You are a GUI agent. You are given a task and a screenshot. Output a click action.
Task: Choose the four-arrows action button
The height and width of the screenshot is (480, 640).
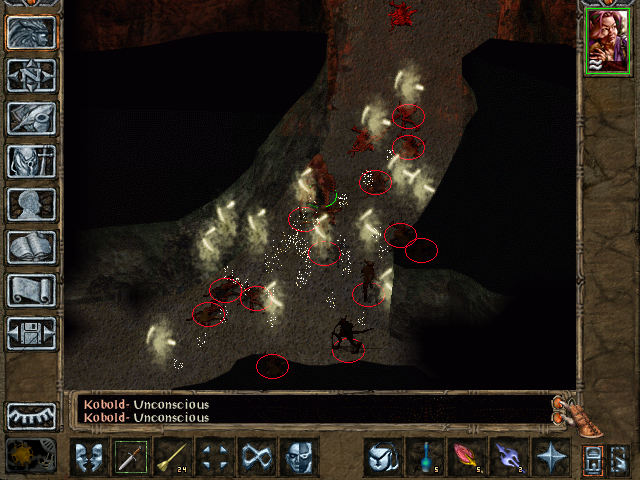pyautogui.click(x=215, y=457)
